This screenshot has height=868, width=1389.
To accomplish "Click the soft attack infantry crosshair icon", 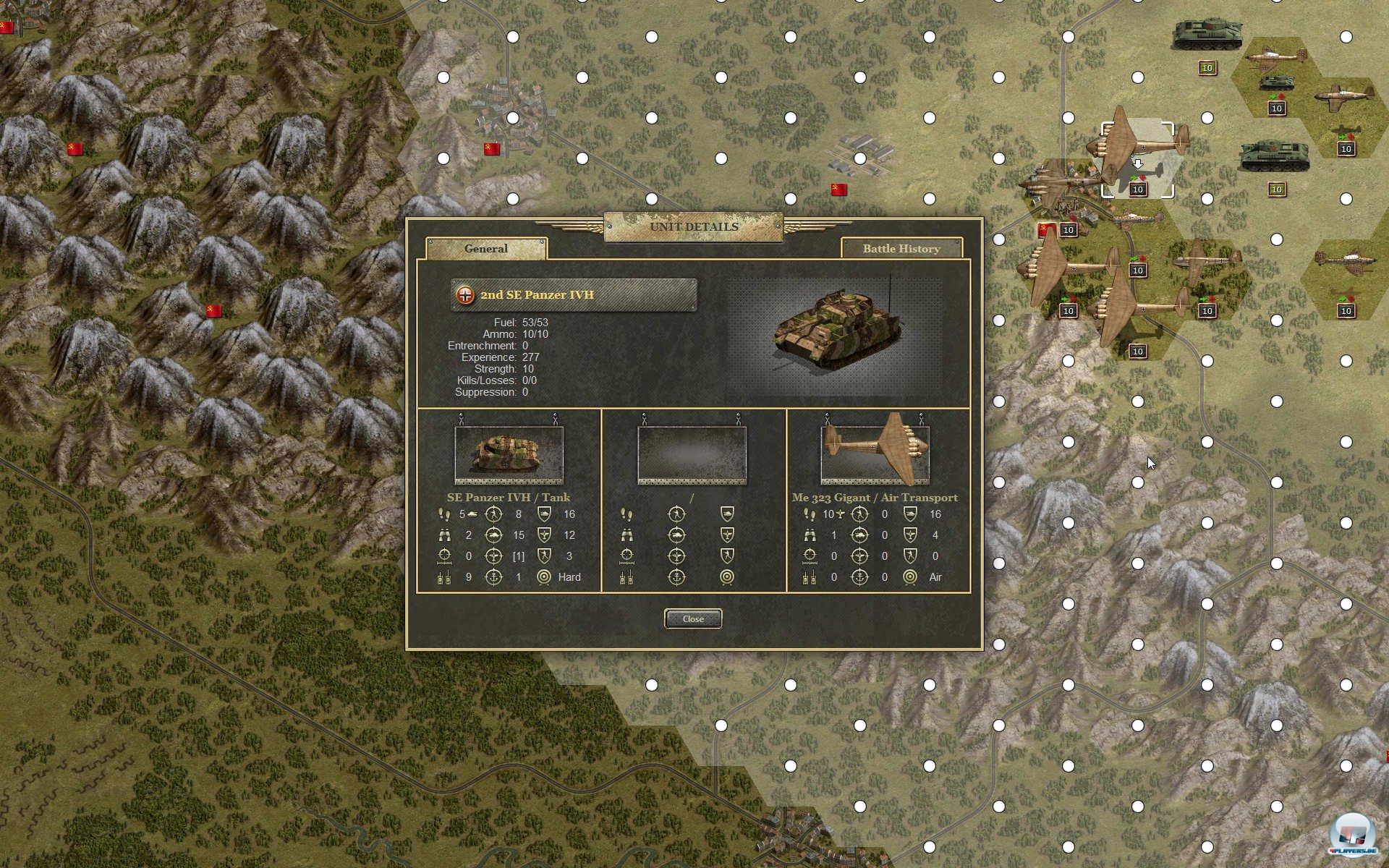I will 494,514.
